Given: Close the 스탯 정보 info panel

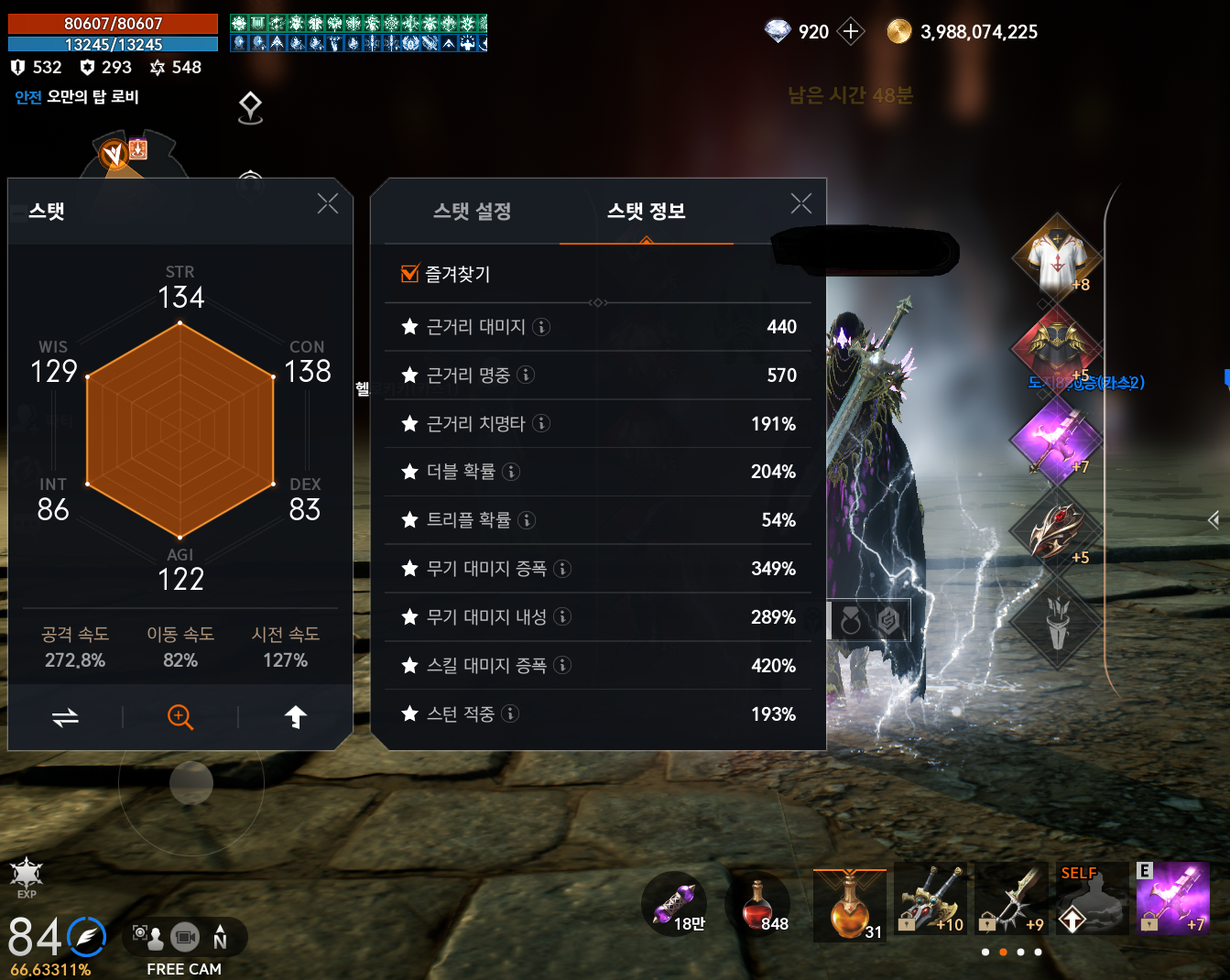Looking at the screenshot, I should [x=801, y=203].
